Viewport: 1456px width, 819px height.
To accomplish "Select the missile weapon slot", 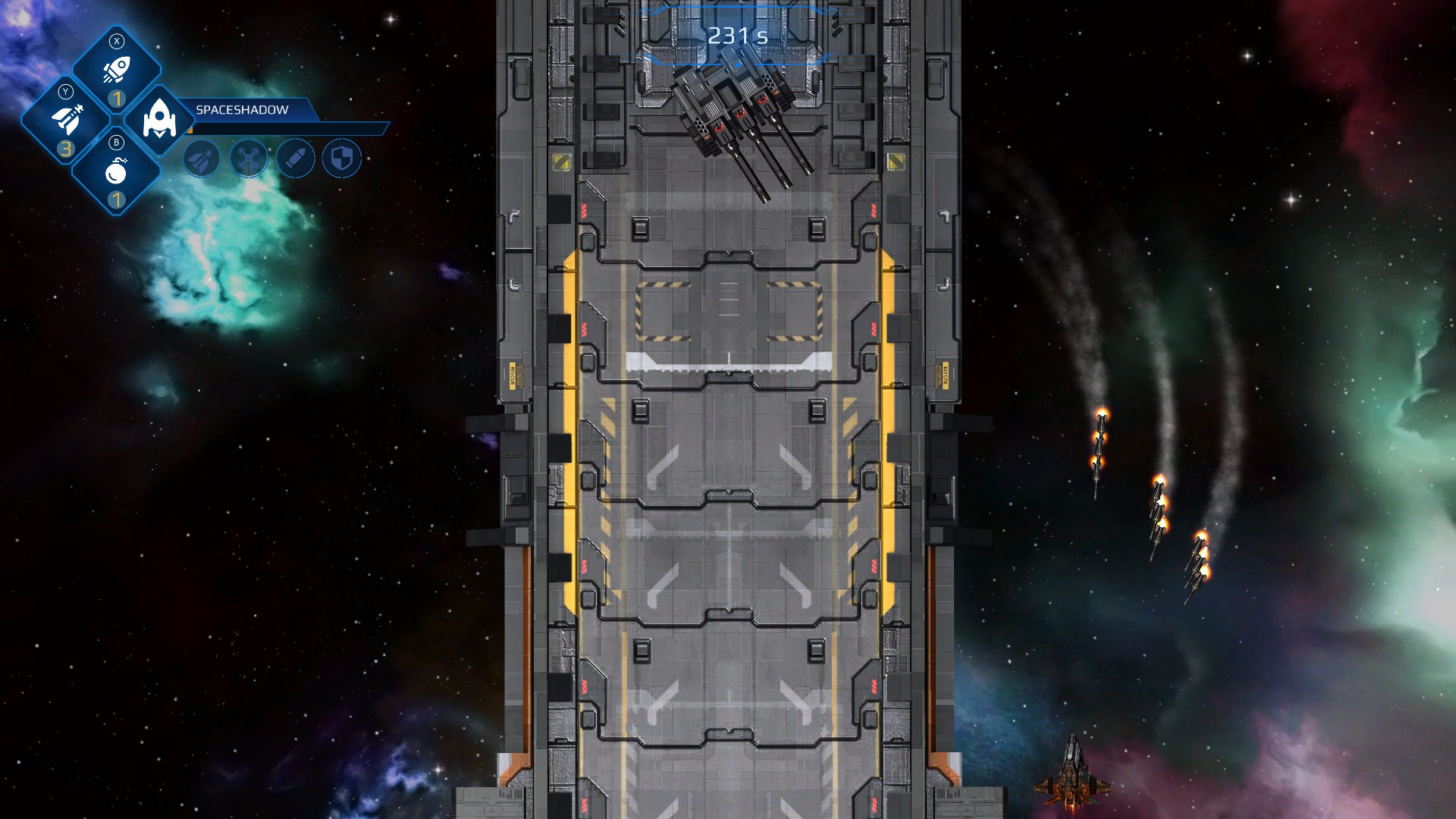I will [x=67, y=120].
